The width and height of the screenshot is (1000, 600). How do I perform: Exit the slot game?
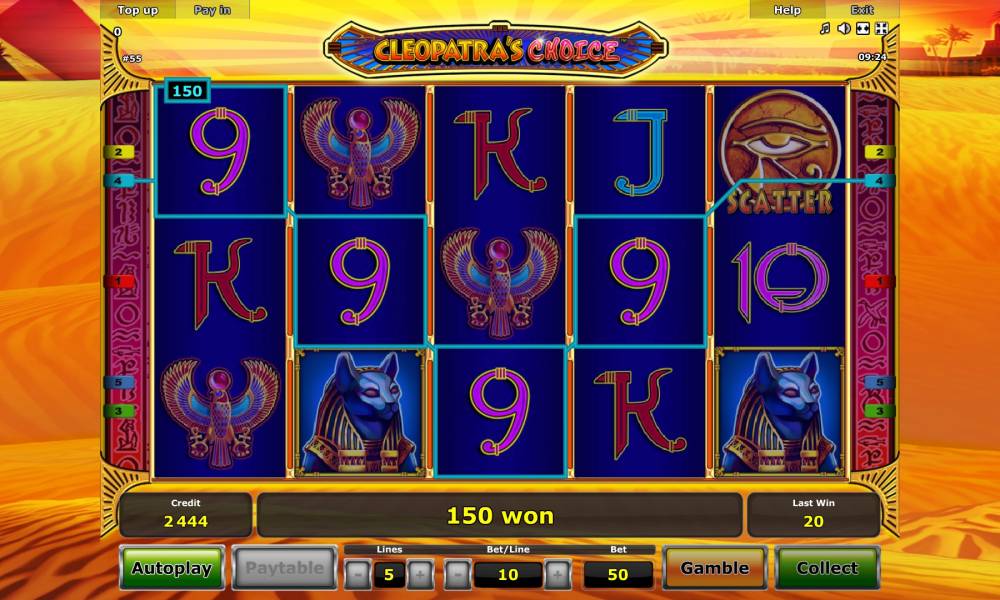coord(861,10)
